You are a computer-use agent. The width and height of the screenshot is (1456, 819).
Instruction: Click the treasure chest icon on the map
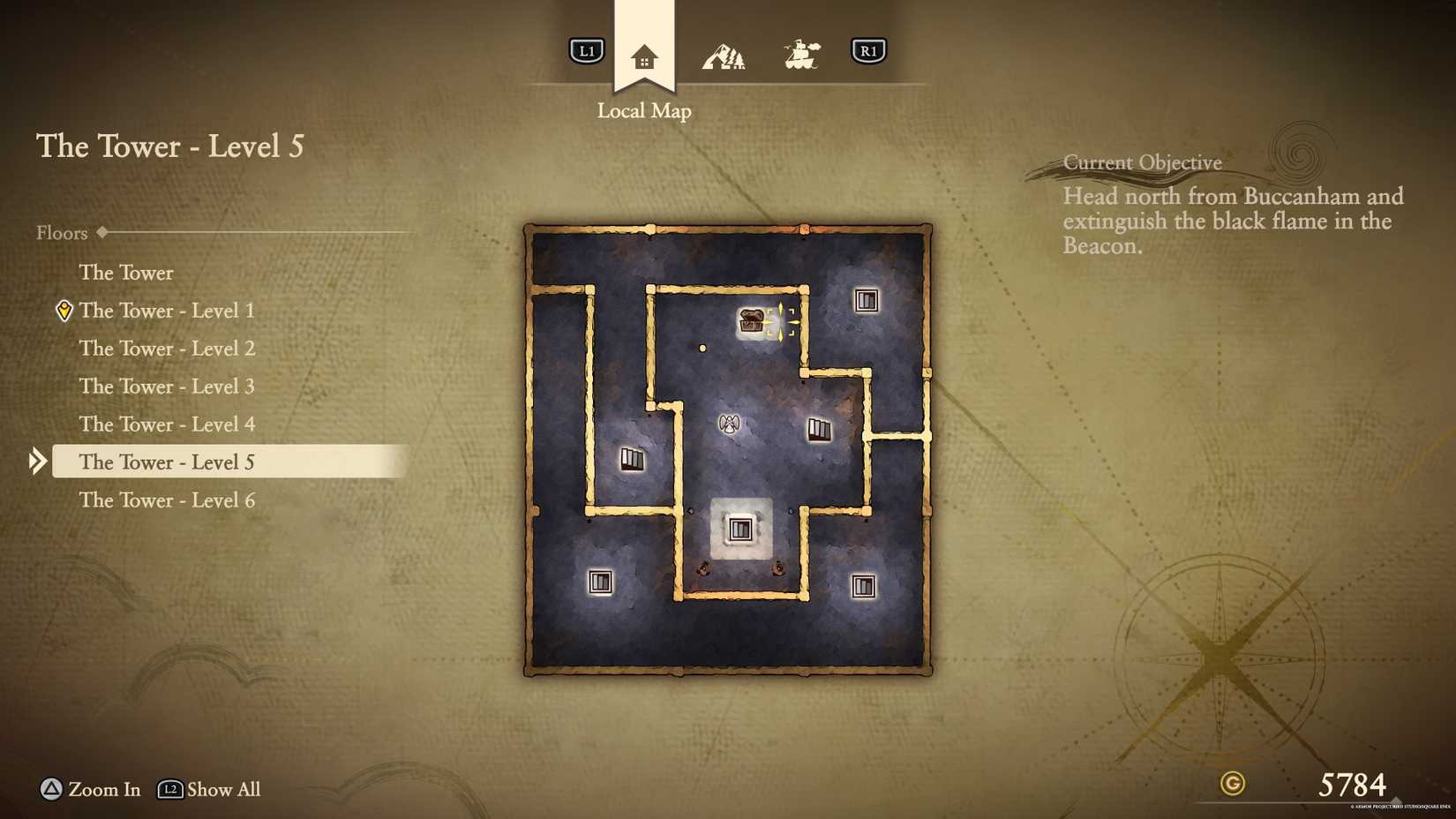(754, 321)
